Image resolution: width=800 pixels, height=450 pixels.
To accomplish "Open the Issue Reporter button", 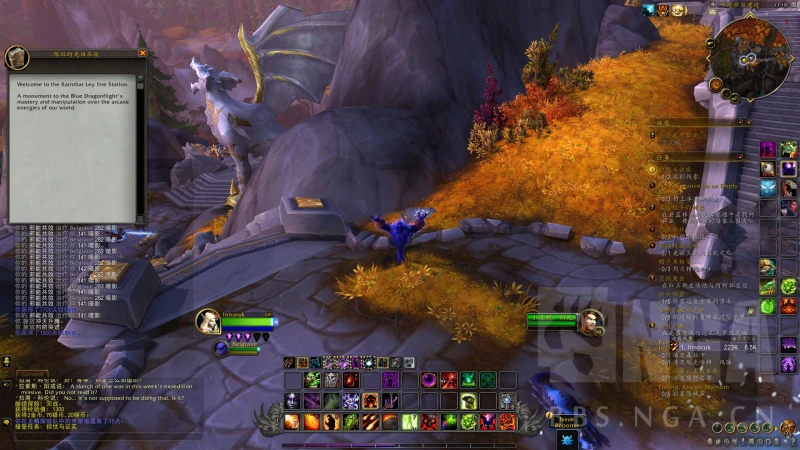I will 567,421.
